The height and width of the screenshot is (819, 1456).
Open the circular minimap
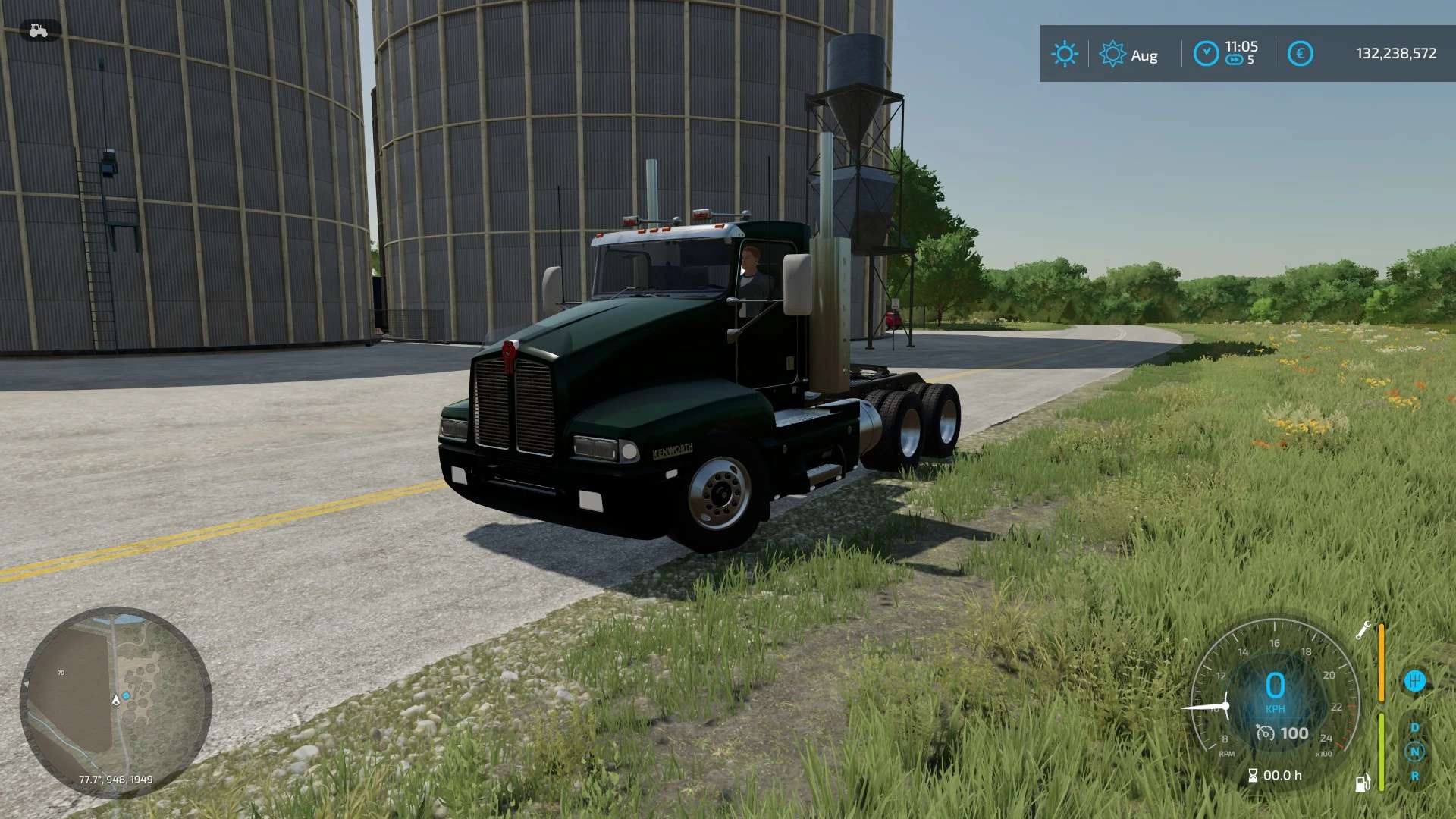[115, 701]
